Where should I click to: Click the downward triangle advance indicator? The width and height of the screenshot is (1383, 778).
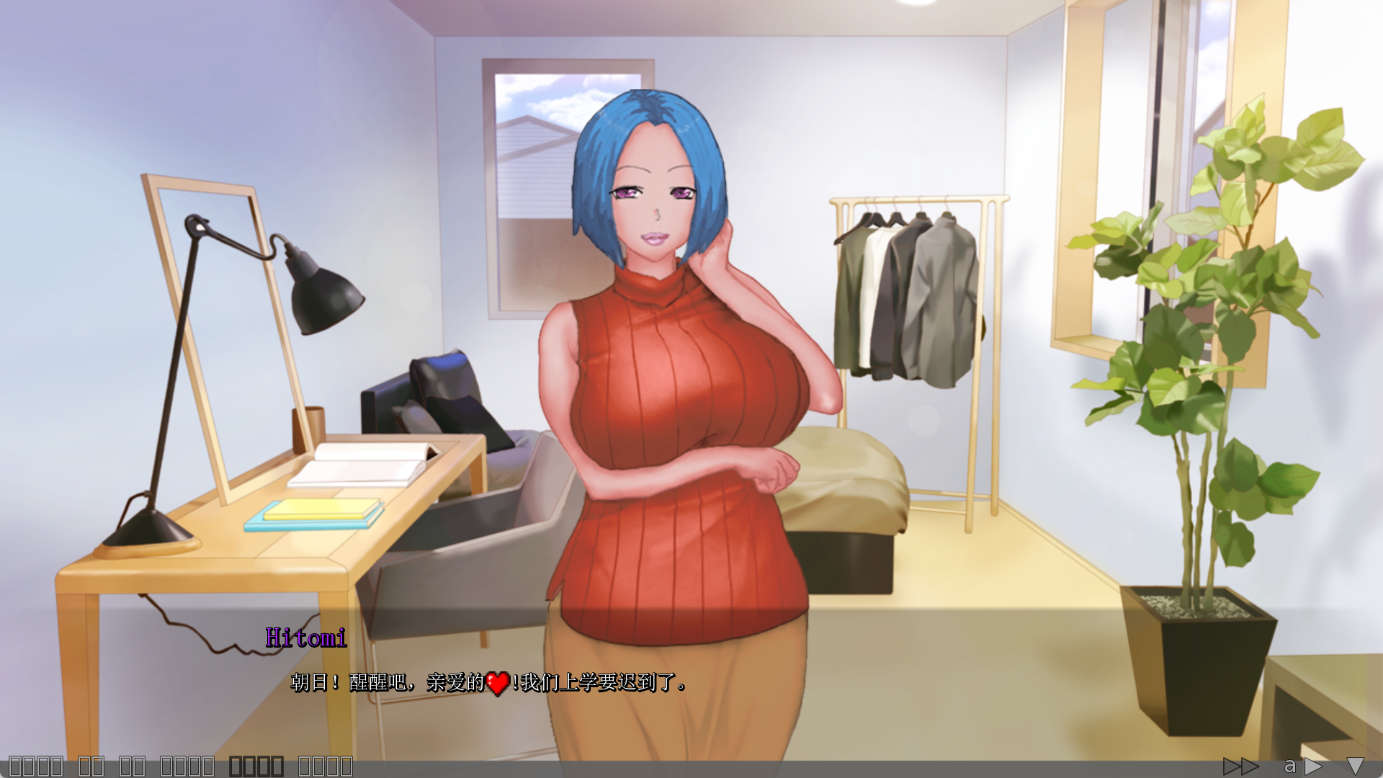point(1355,765)
